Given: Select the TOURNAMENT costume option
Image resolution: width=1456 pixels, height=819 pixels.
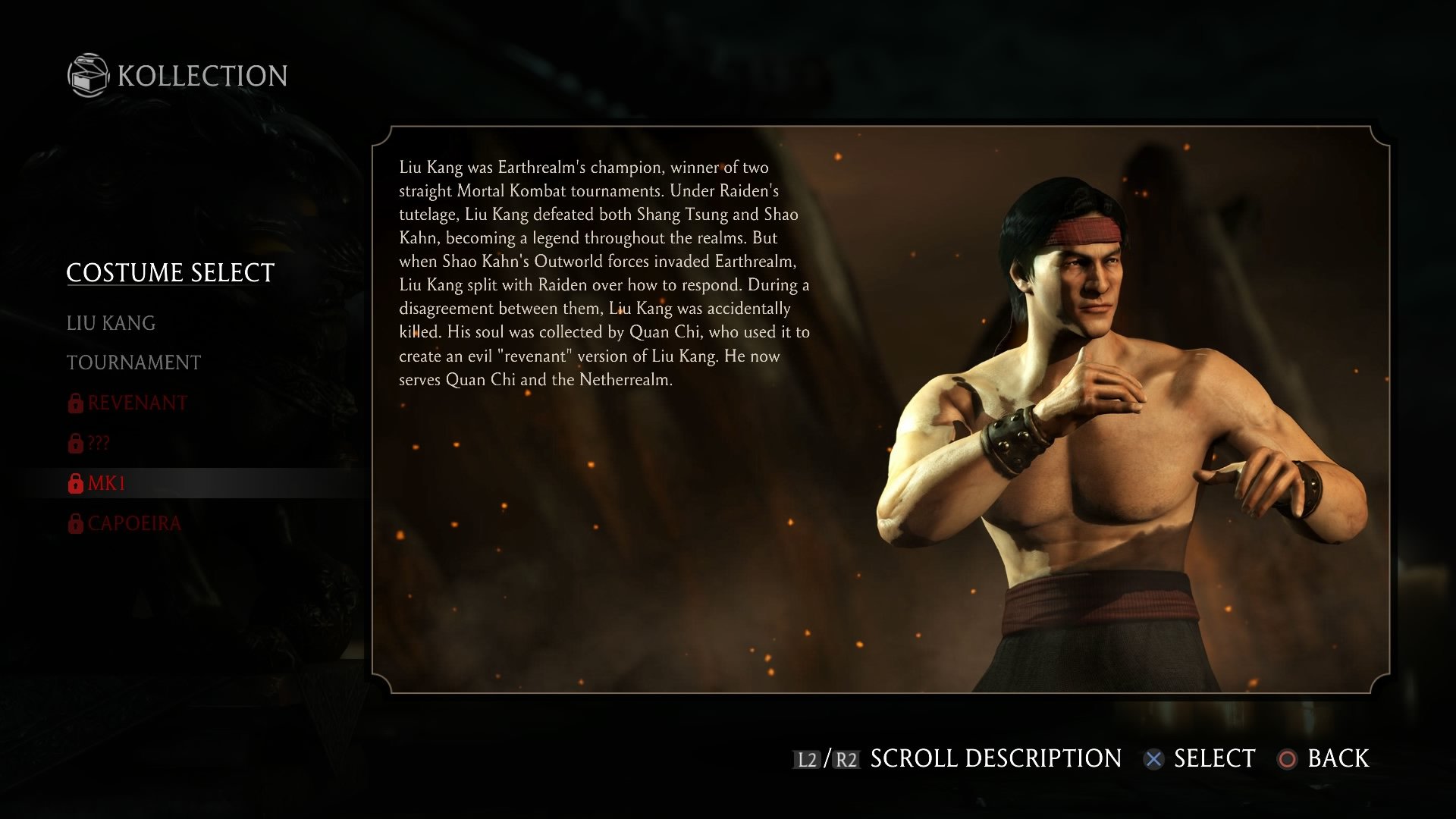Looking at the screenshot, I should [x=134, y=362].
